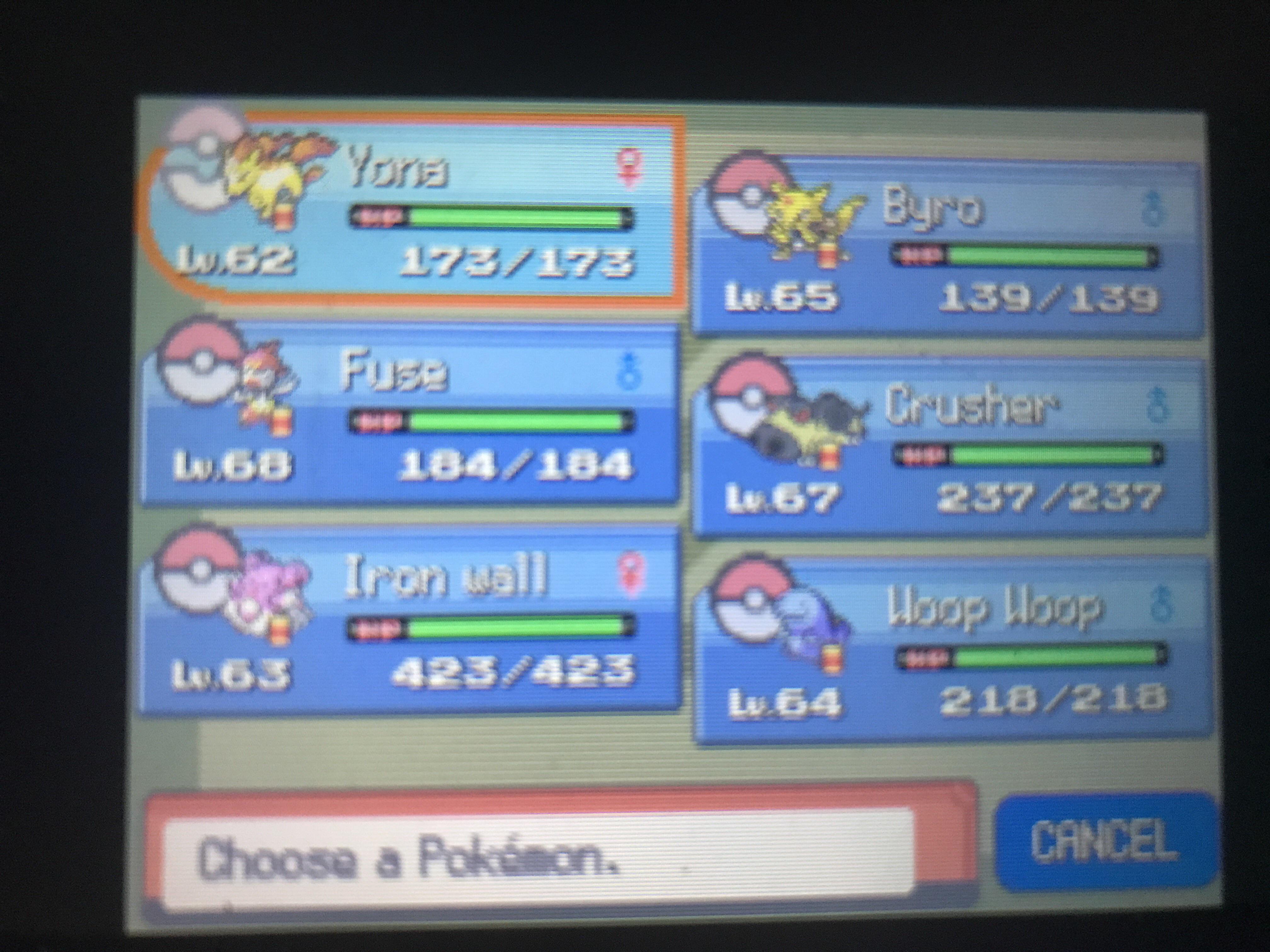Click the Poké Ball icon beside Yona

tap(198, 167)
